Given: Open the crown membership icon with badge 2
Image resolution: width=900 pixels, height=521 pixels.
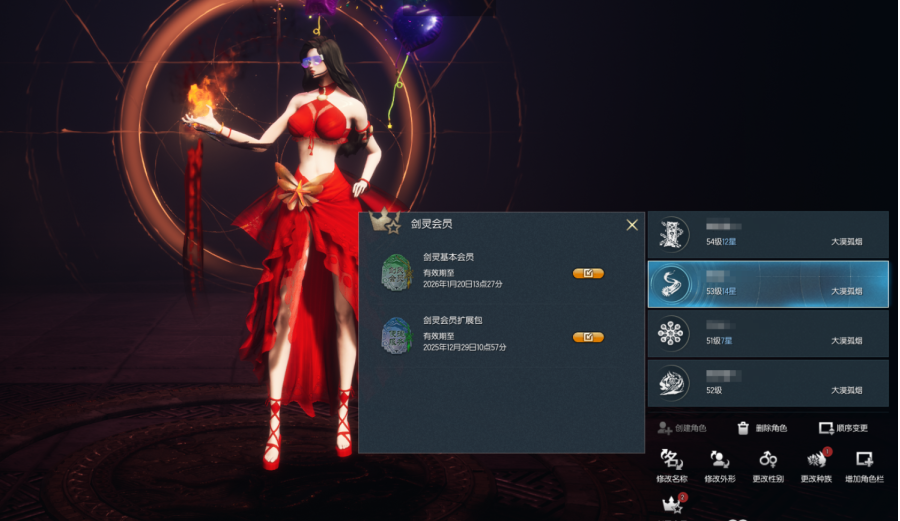Looking at the screenshot, I should pyautogui.click(x=673, y=507).
